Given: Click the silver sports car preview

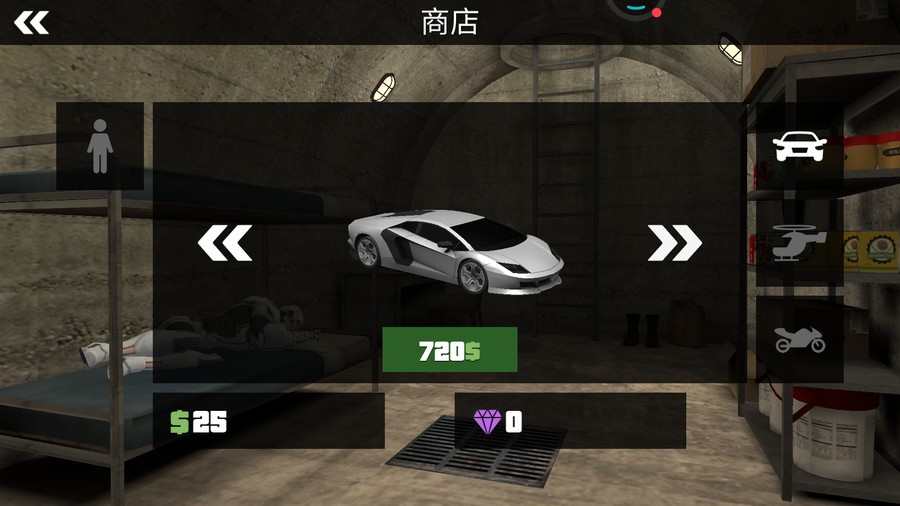Looking at the screenshot, I should (455, 250).
